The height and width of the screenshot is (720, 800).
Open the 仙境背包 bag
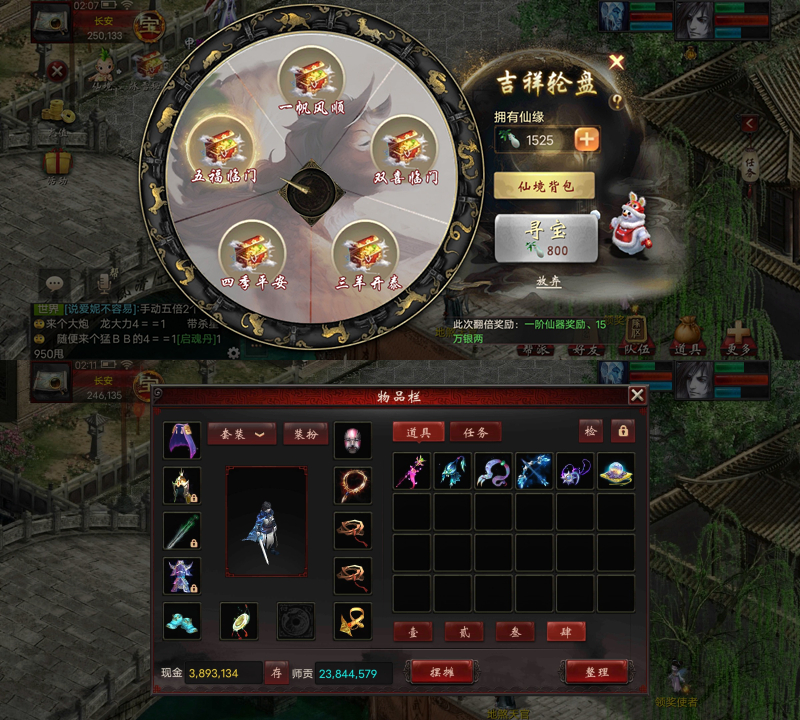(544, 185)
